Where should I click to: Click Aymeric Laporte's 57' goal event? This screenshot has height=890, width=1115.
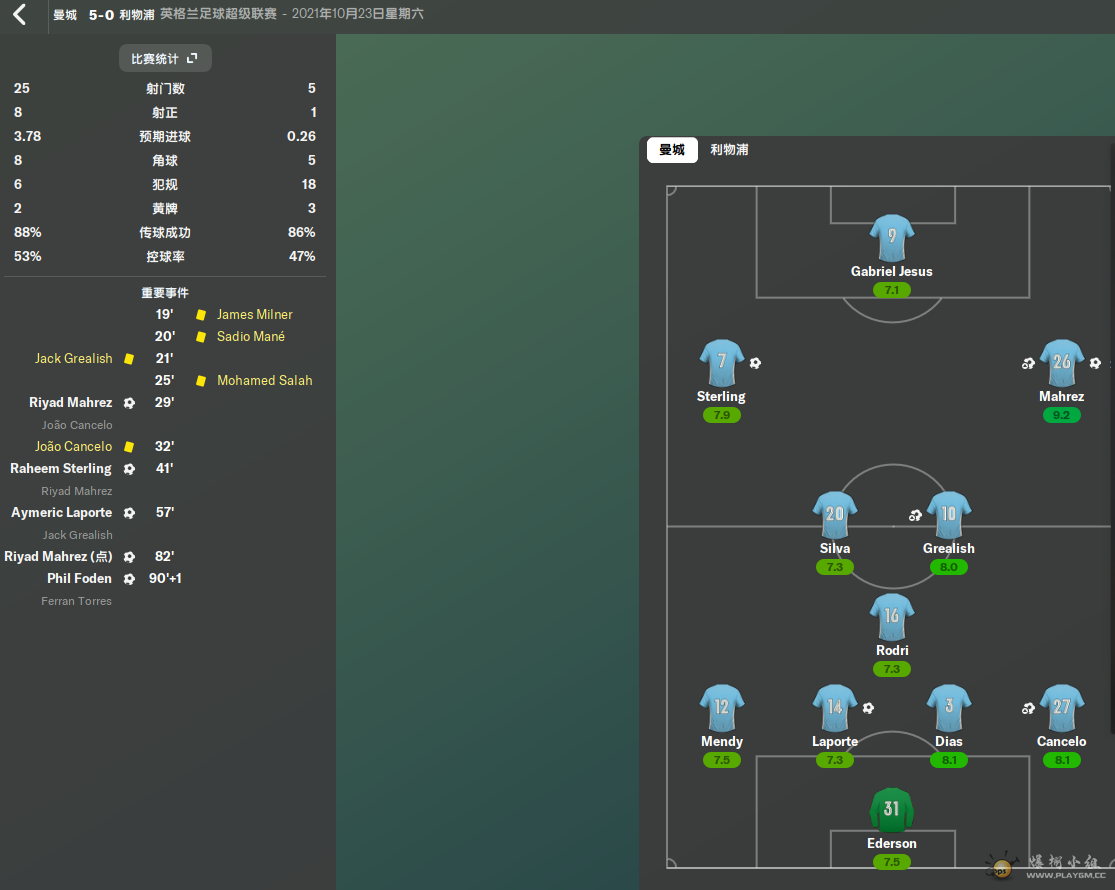(62, 513)
